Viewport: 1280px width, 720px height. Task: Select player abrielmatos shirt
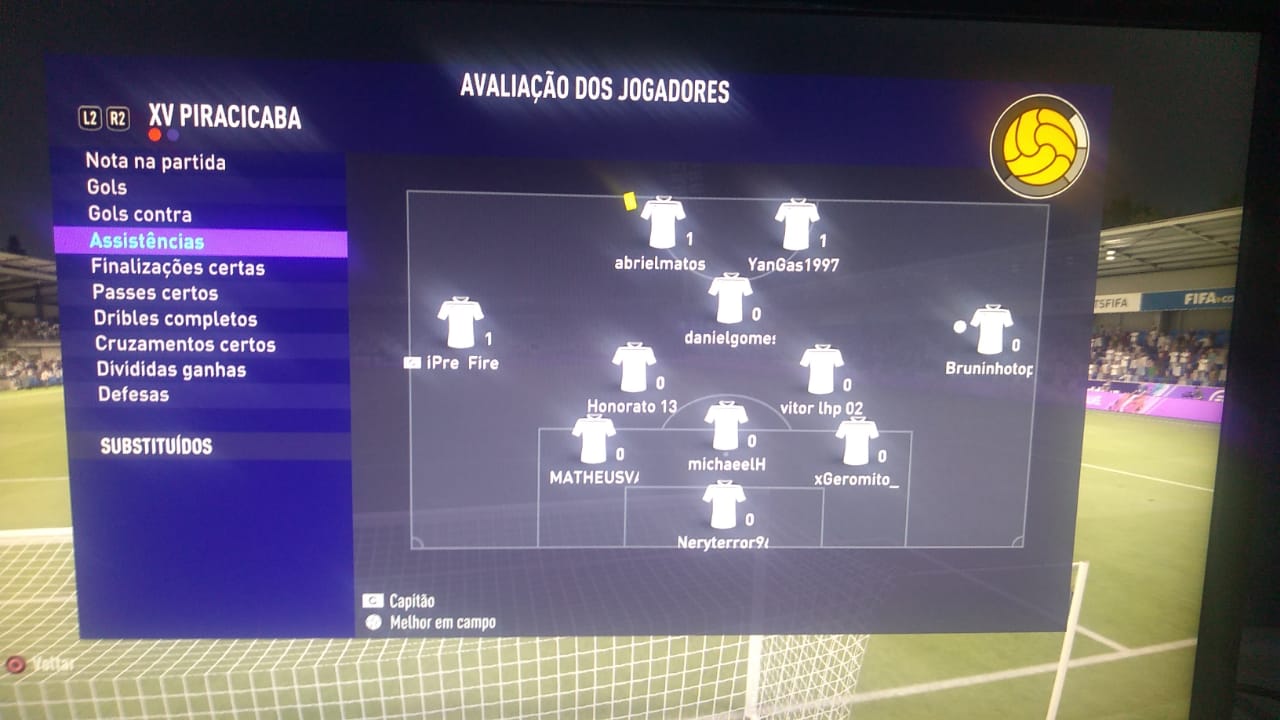pyautogui.click(x=663, y=223)
